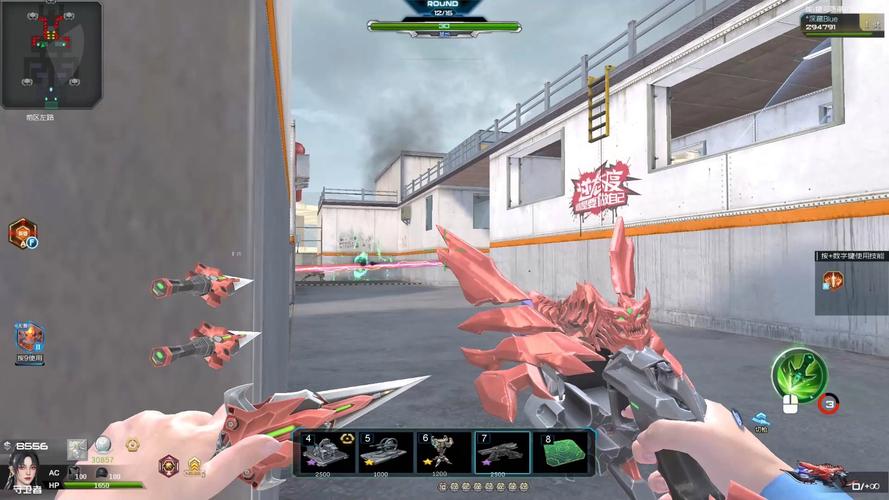Select the highlighted slot 7 trap item
Viewport: 889px width, 500px height.
pyautogui.click(x=503, y=452)
